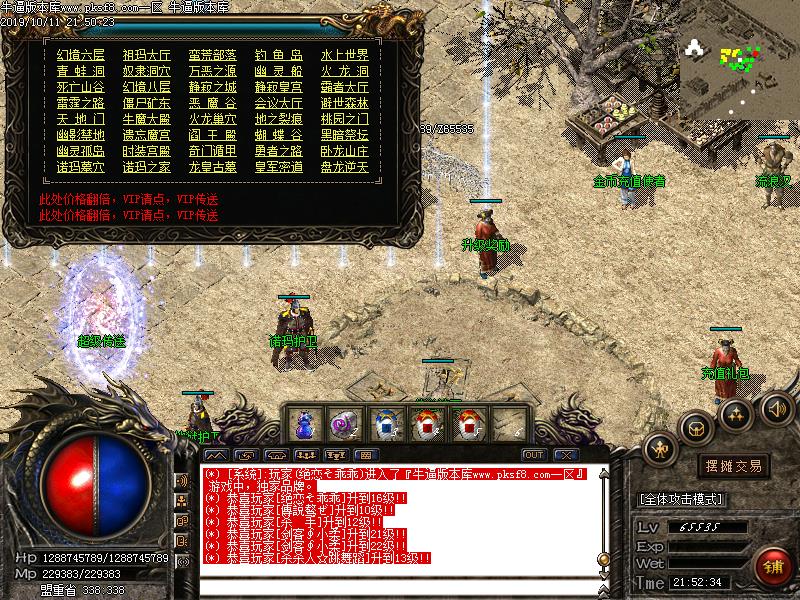Toggle the sound speaker icon
Viewport: 800px width, 600px height.
point(776,407)
